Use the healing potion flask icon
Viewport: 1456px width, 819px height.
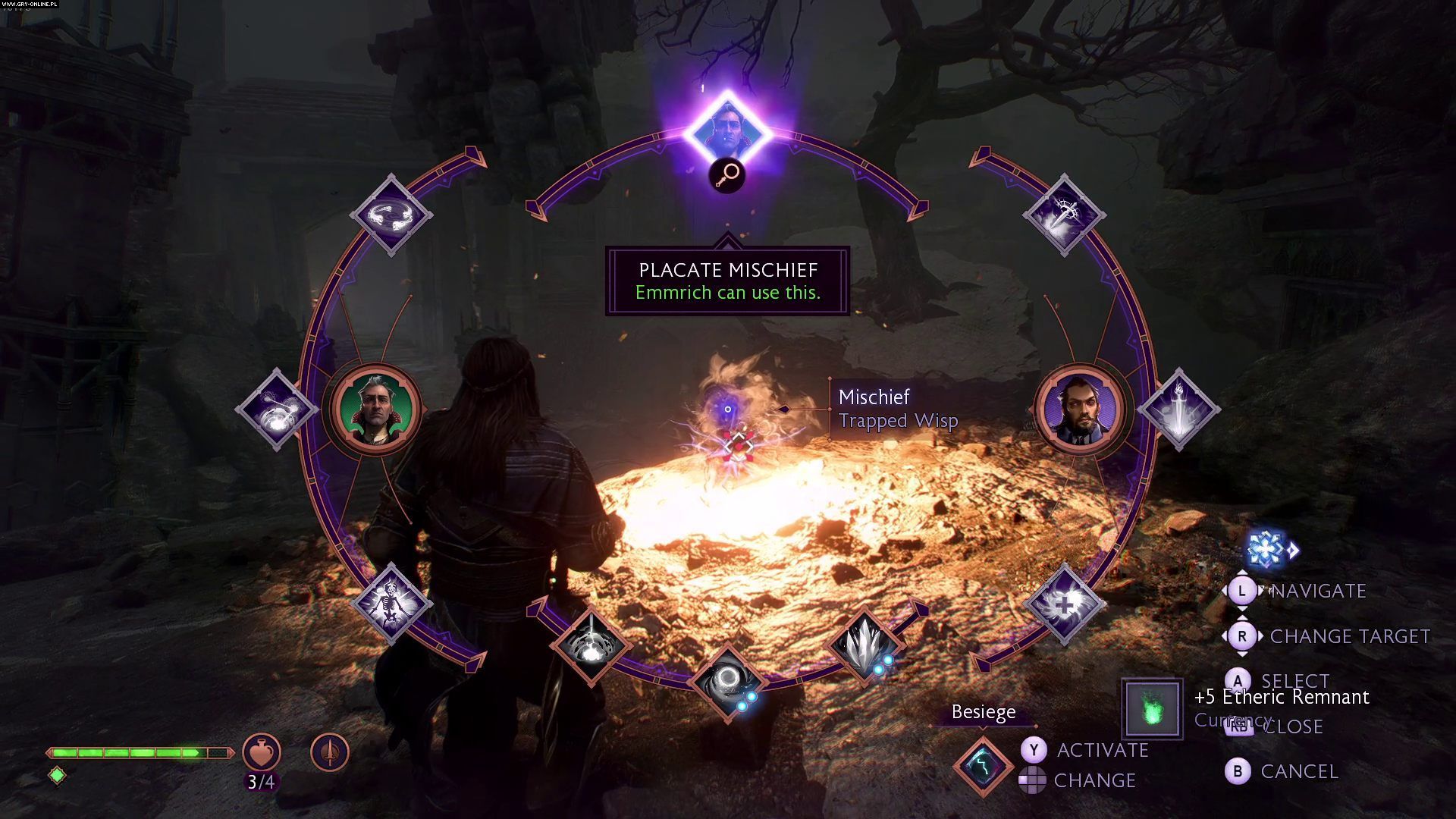tap(262, 752)
